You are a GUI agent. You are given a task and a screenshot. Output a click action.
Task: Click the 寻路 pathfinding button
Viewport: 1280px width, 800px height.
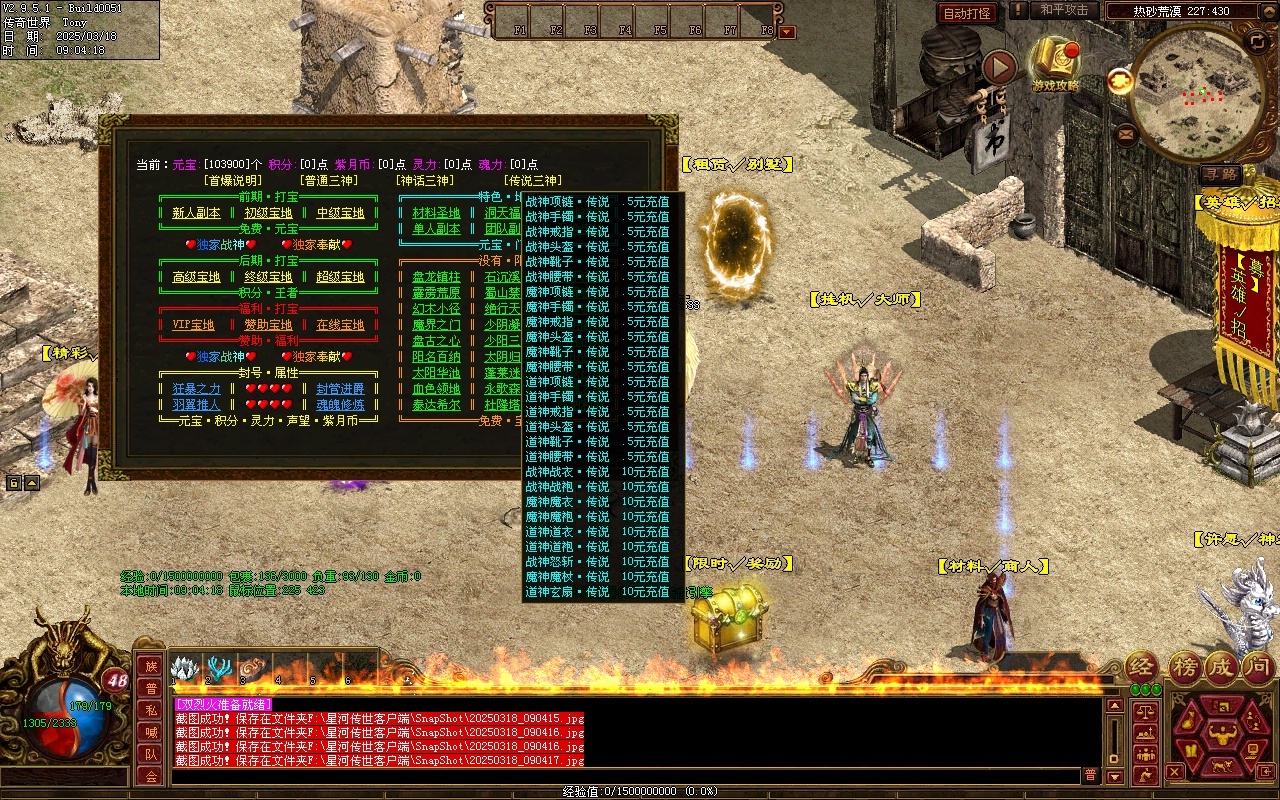coord(1220,175)
